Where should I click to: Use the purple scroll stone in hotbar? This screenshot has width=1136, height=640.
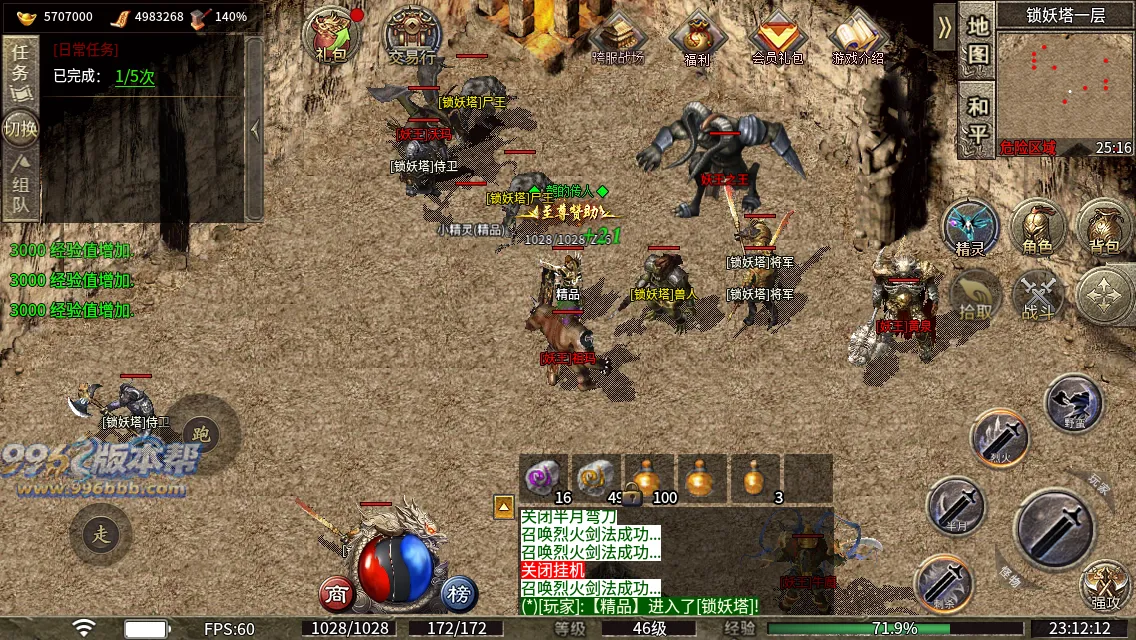543,477
